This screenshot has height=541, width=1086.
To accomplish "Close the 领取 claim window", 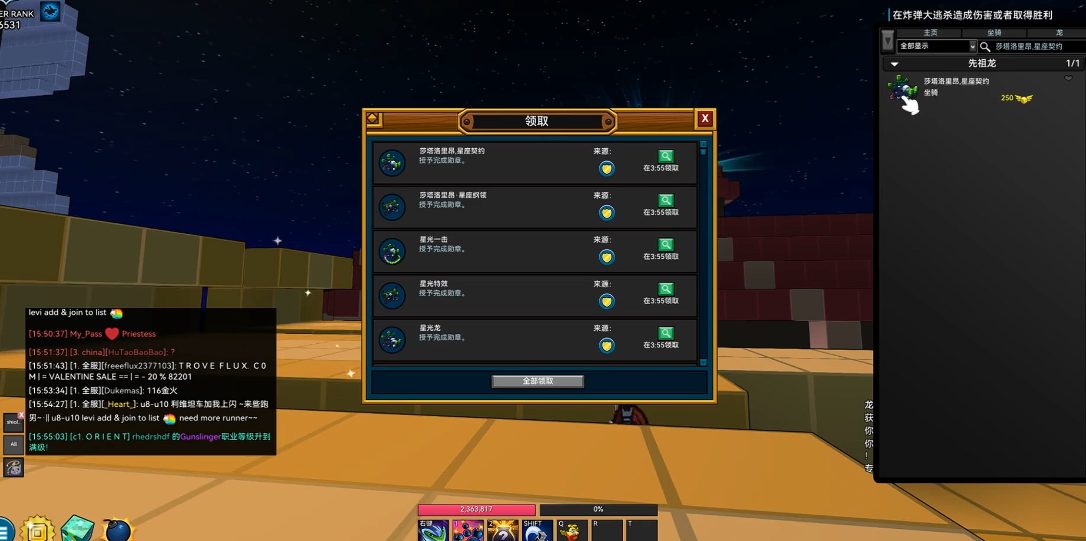I will 705,119.
